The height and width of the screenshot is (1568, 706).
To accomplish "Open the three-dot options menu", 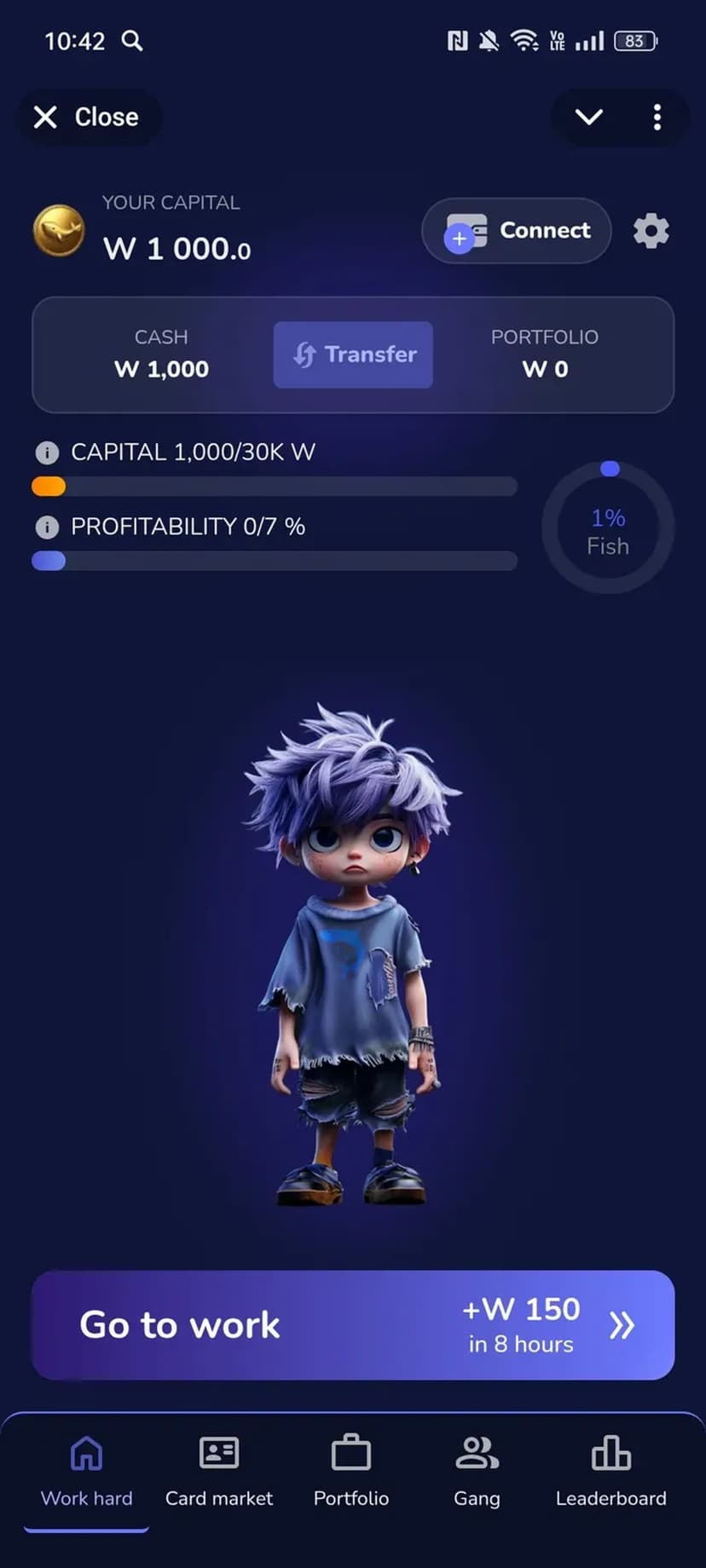I will point(657,117).
